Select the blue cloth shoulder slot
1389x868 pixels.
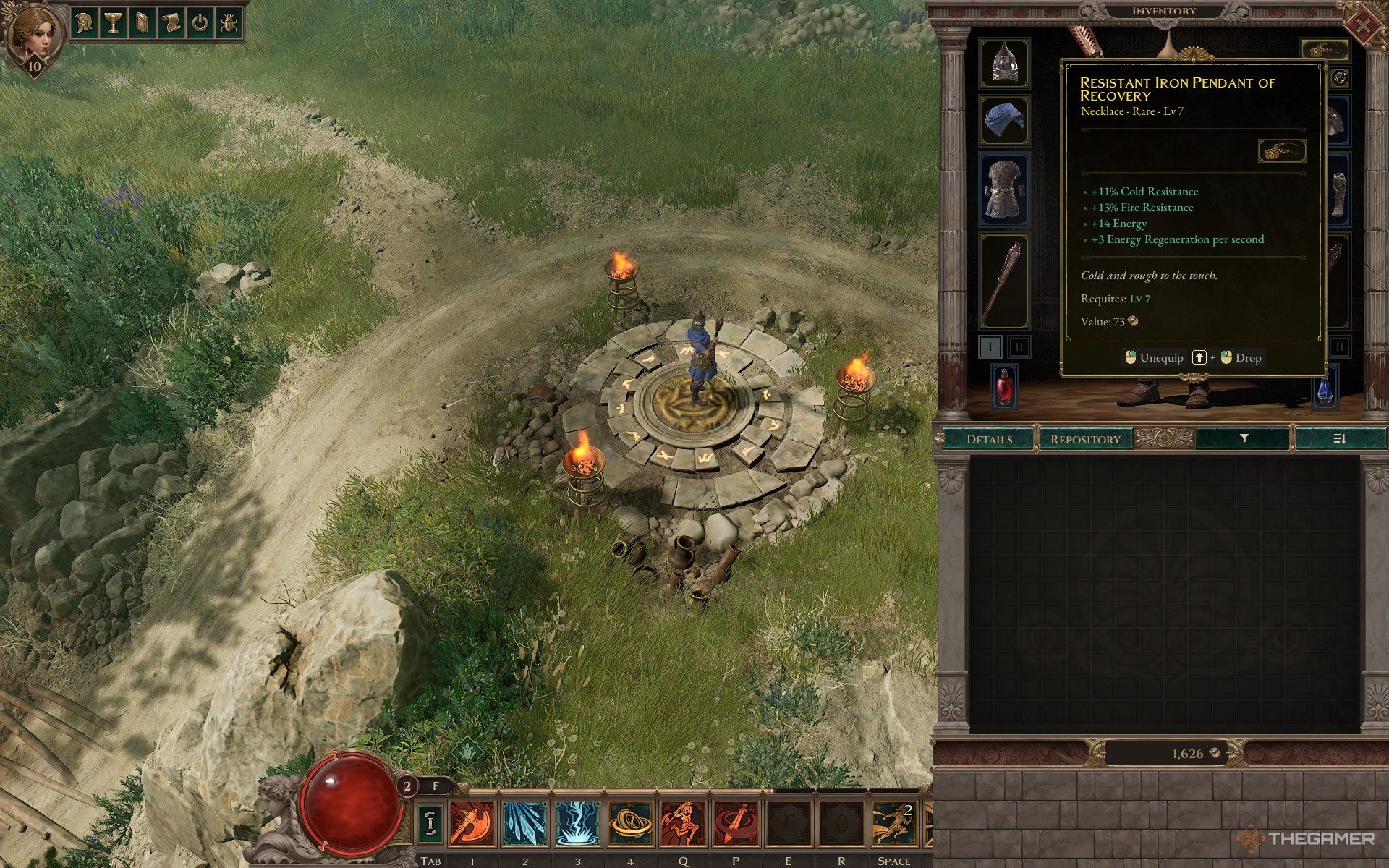pyautogui.click(x=1004, y=120)
